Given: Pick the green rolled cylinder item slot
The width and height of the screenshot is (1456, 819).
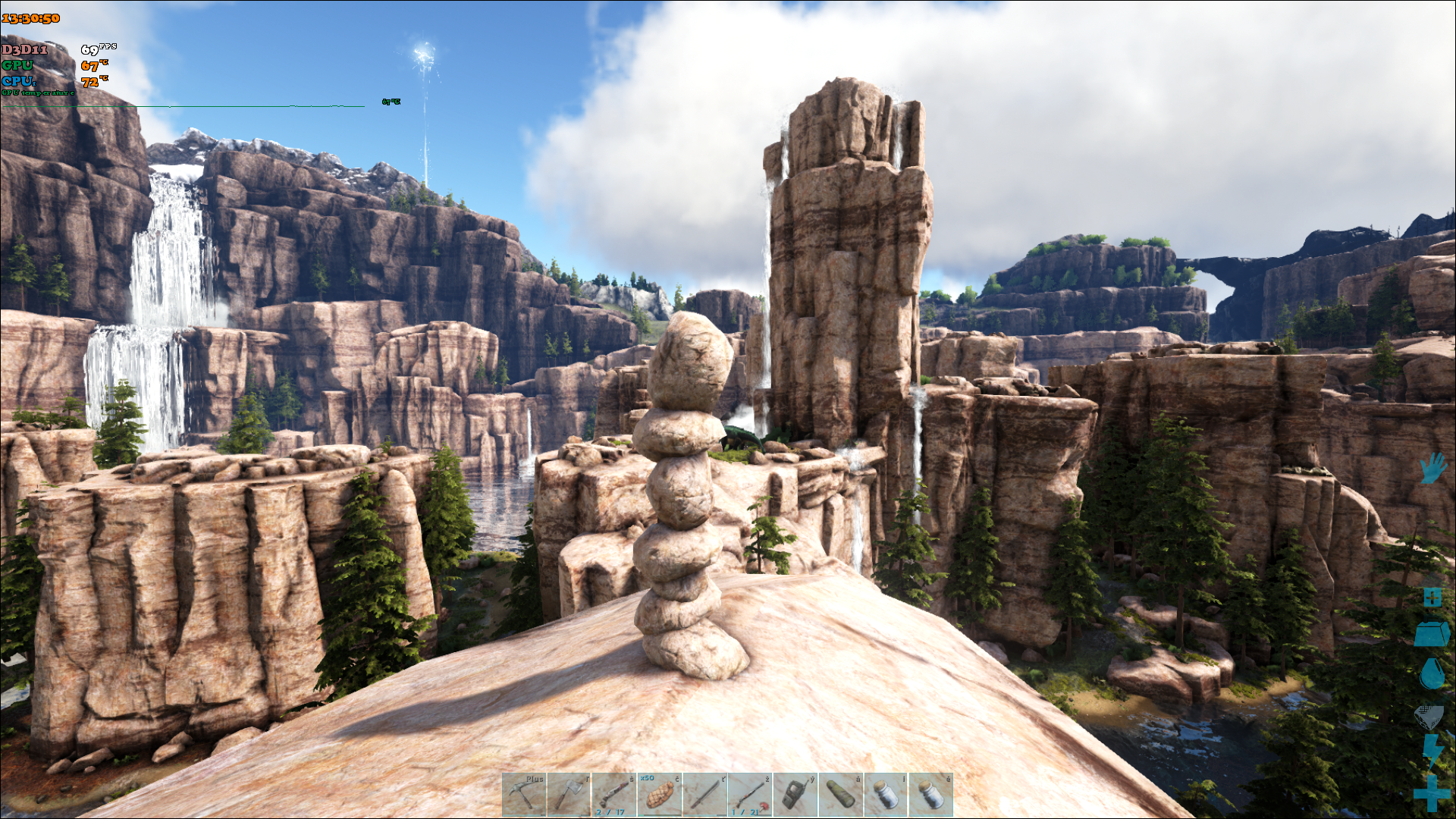Looking at the screenshot, I should [x=840, y=794].
